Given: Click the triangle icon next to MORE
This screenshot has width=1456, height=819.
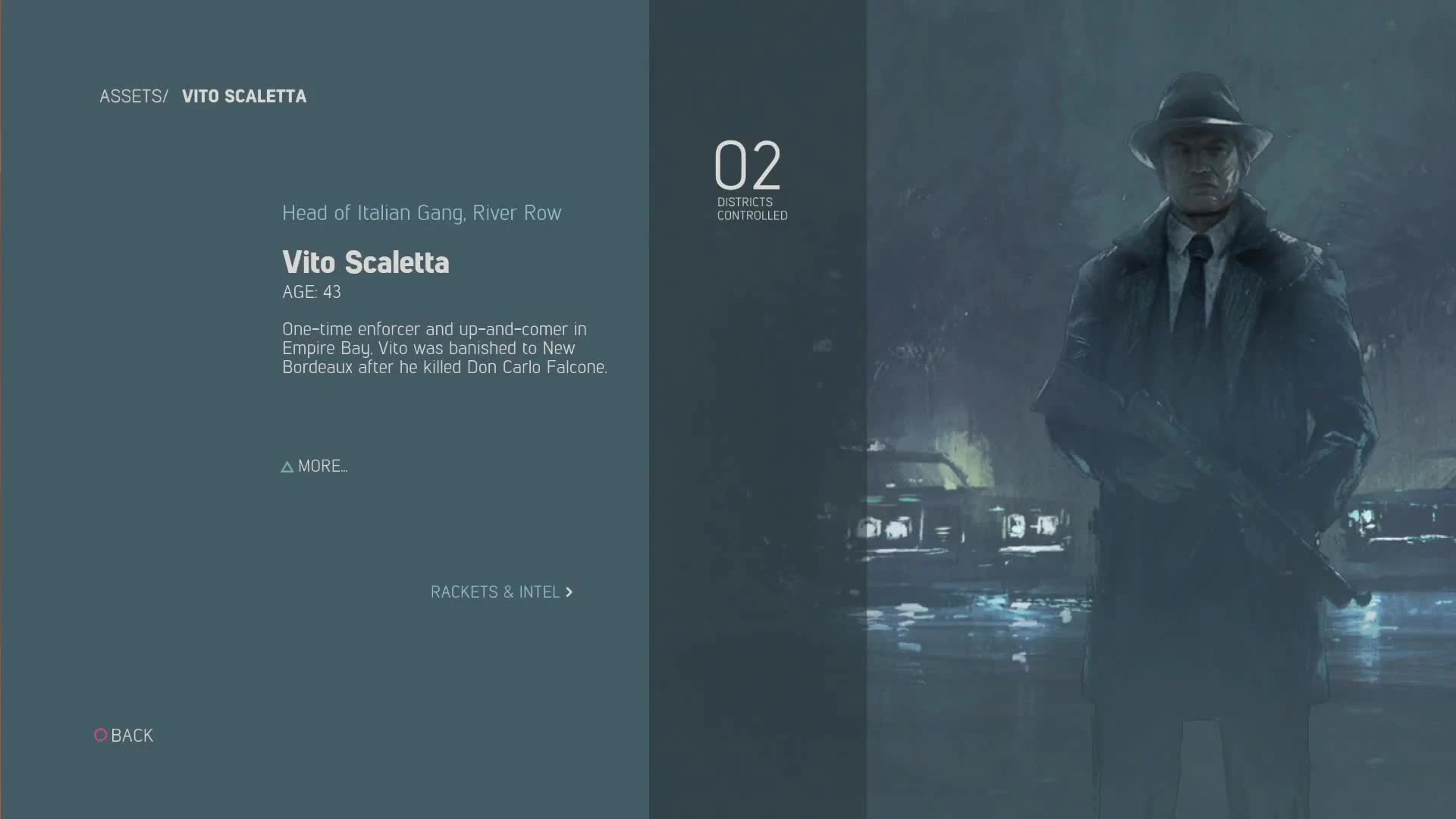Looking at the screenshot, I should coord(287,466).
